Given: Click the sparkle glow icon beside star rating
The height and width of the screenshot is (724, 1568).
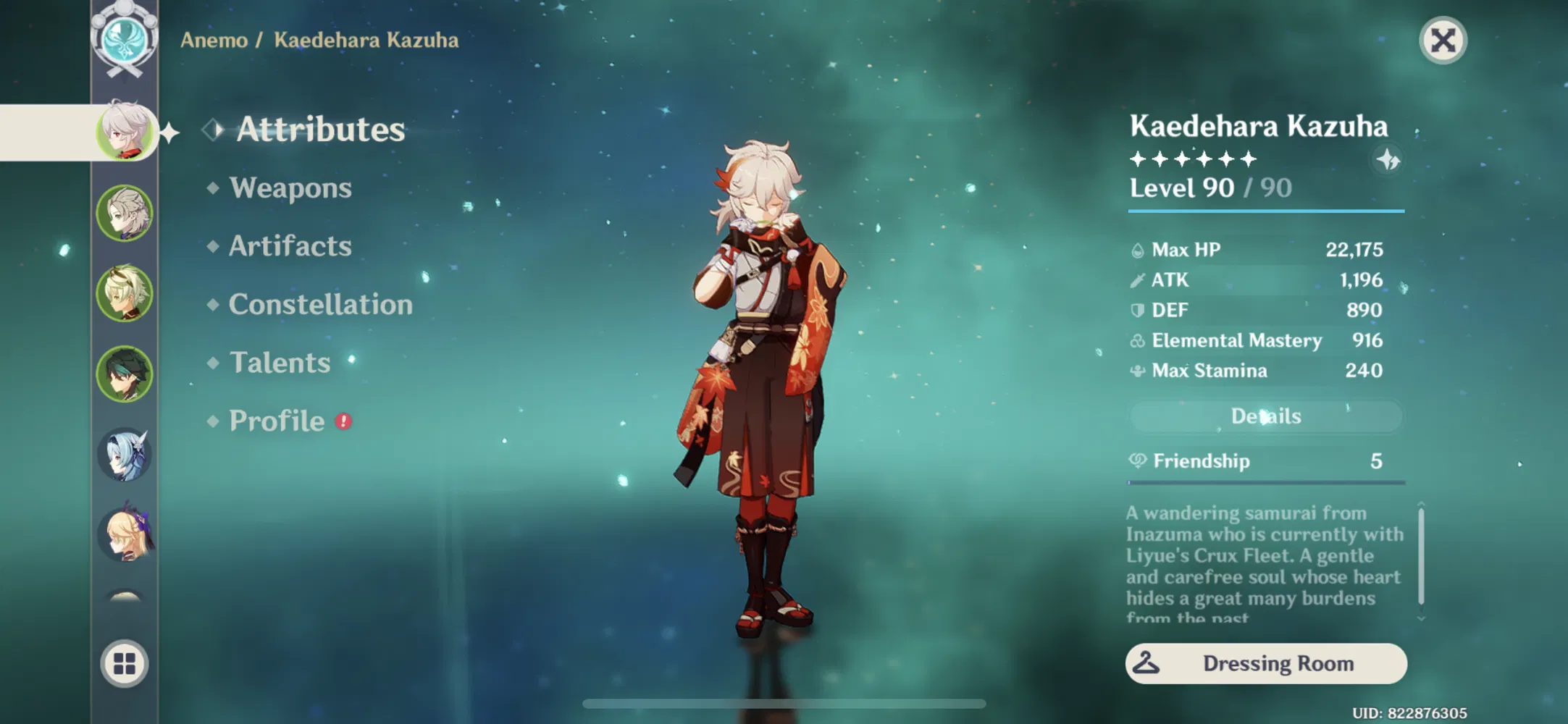Looking at the screenshot, I should point(1388,161).
